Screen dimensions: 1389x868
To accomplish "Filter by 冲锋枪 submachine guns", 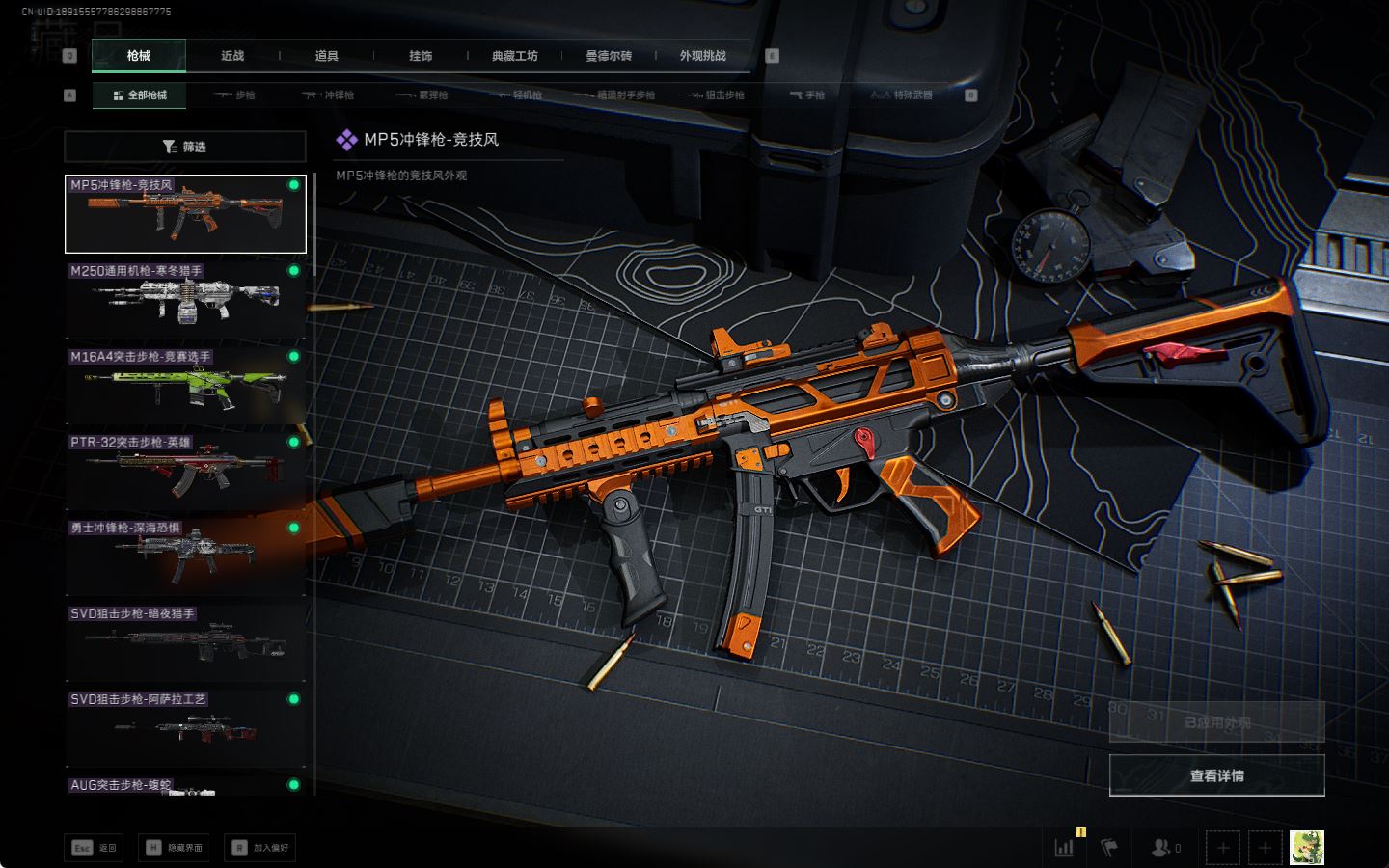I will [x=329, y=95].
